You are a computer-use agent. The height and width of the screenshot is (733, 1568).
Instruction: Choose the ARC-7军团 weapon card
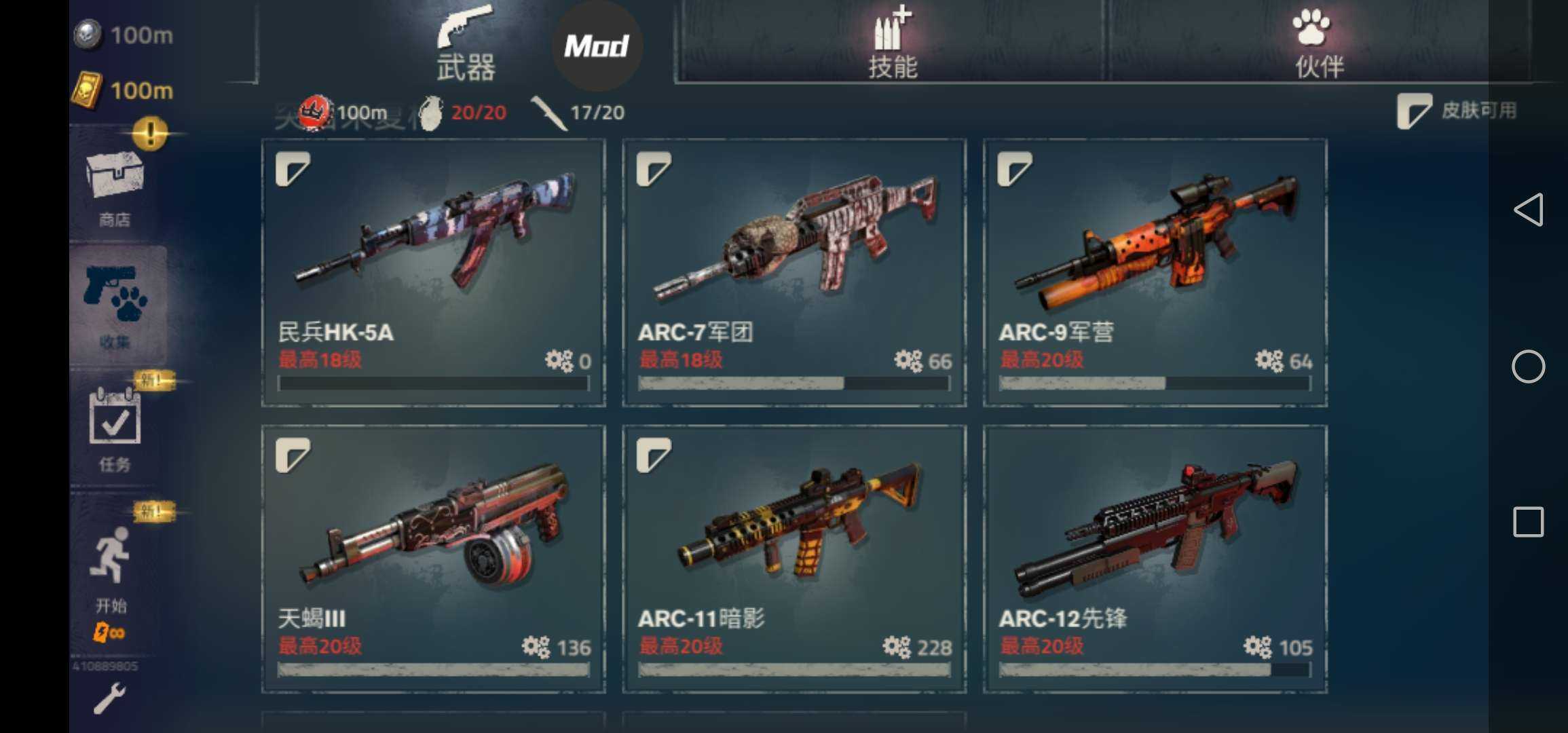[794, 272]
